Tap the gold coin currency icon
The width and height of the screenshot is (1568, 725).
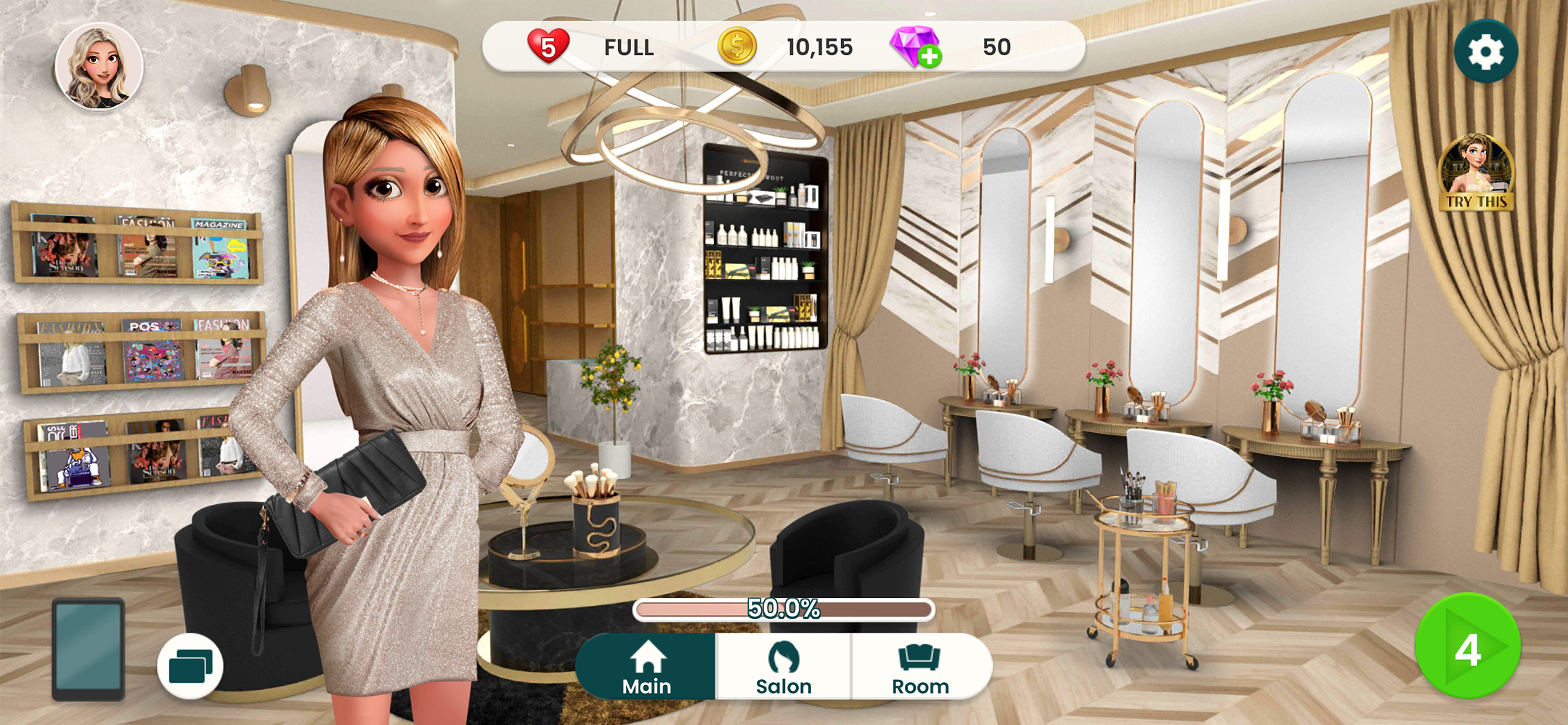[x=737, y=46]
